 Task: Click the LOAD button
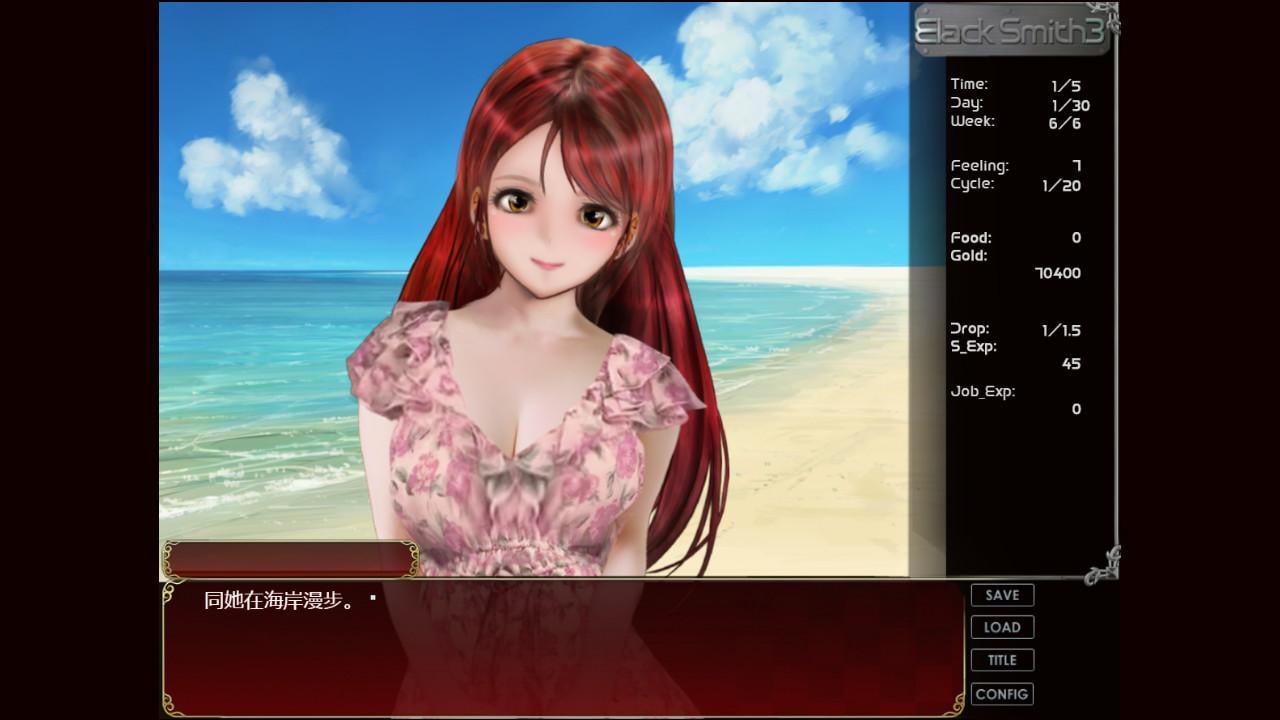click(1001, 627)
